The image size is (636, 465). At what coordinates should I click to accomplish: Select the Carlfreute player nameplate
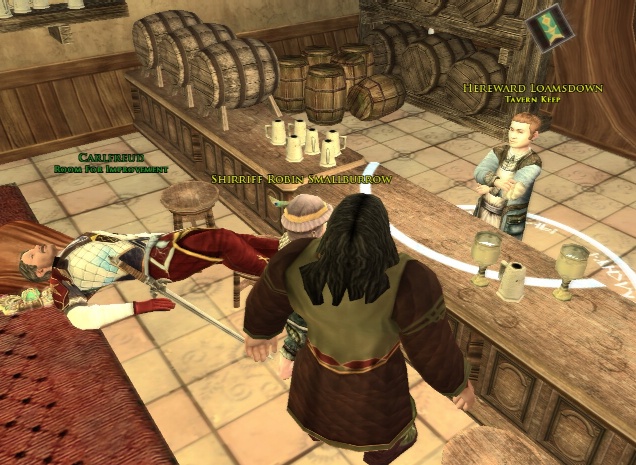point(105,158)
